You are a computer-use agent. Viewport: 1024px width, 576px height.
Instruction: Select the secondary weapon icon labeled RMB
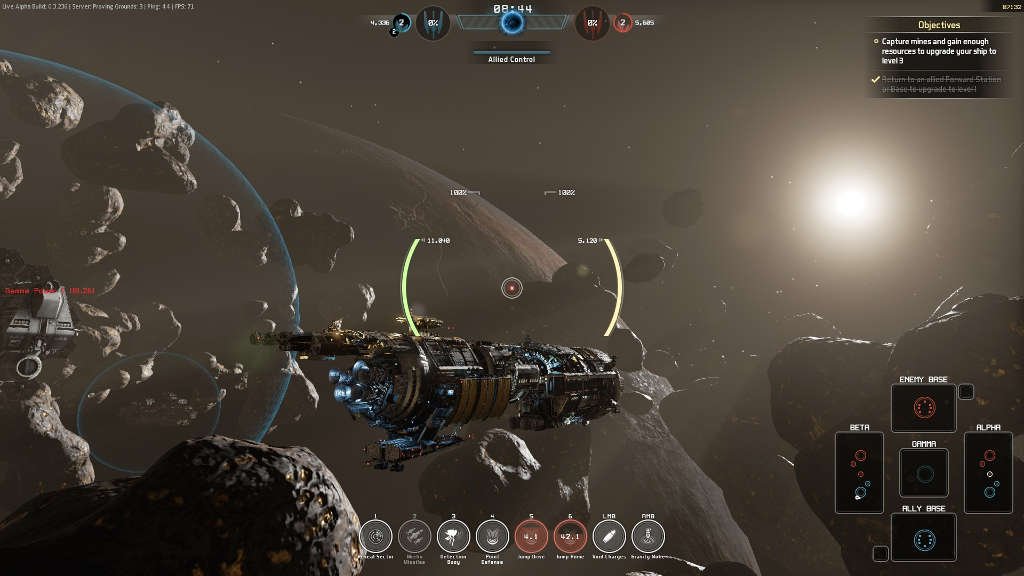[648, 536]
